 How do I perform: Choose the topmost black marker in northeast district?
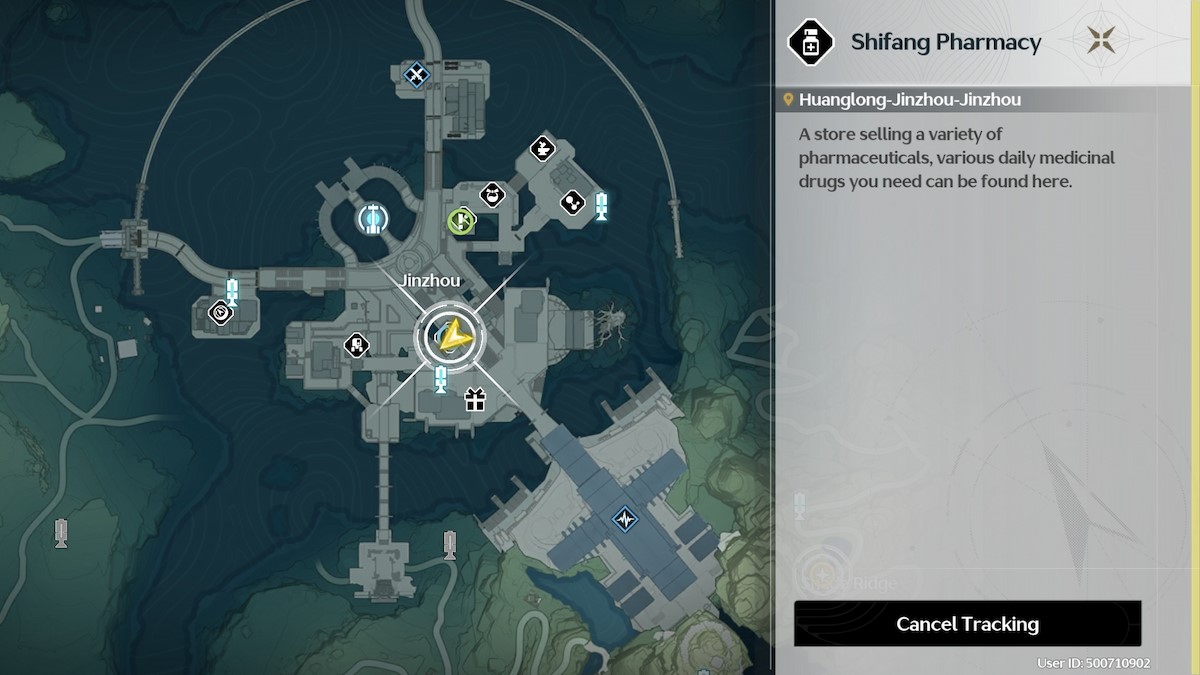[x=542, y=148]
